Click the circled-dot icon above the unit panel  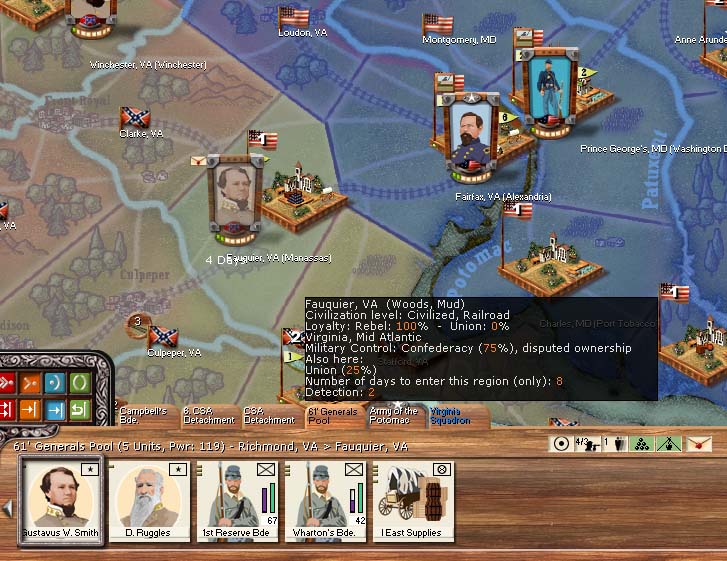(x=561, y=444)
